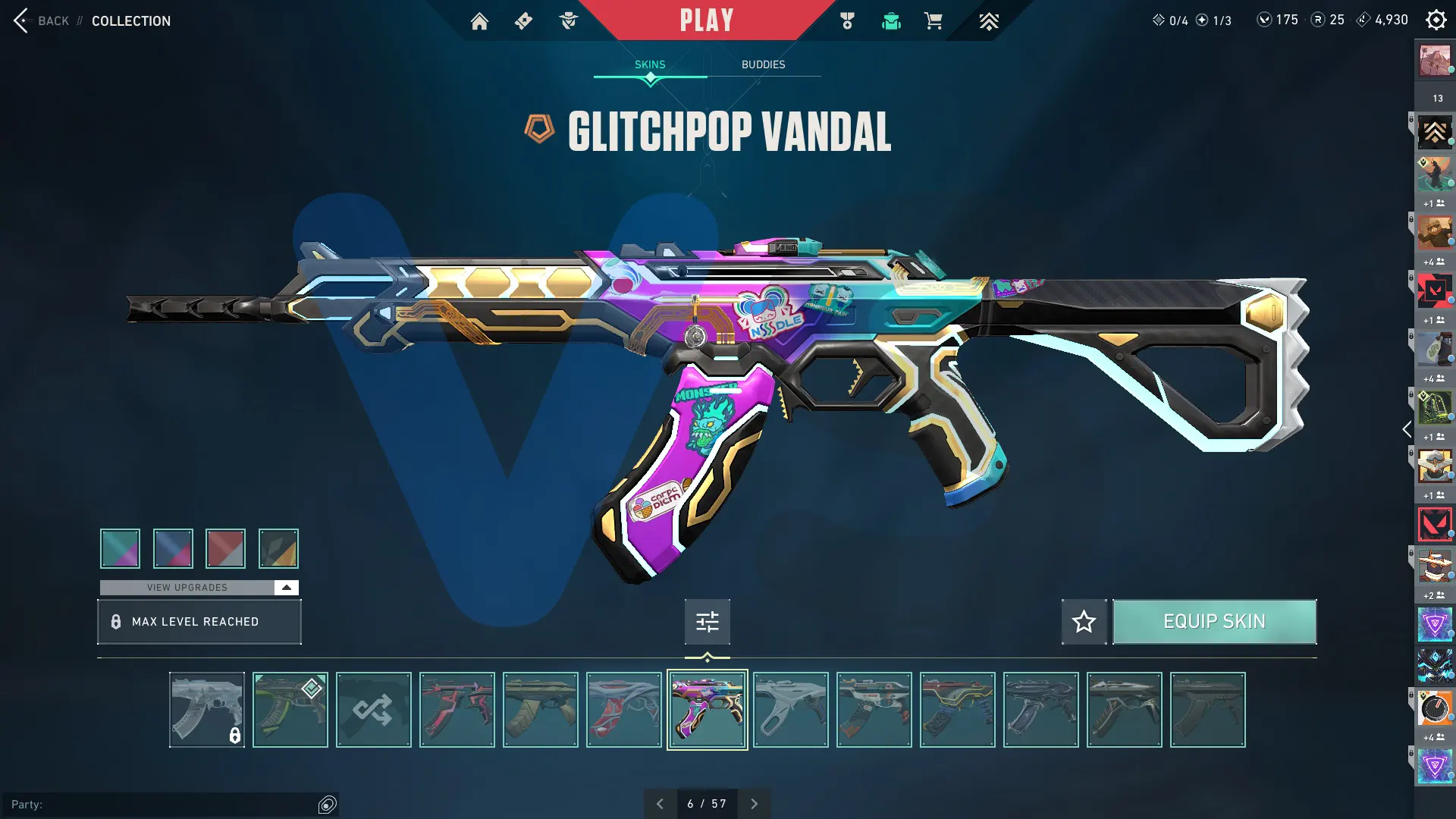Viewport: 1456px width, 819px height.
Task: Open the skin sliders options button
Action: (707, 622)
